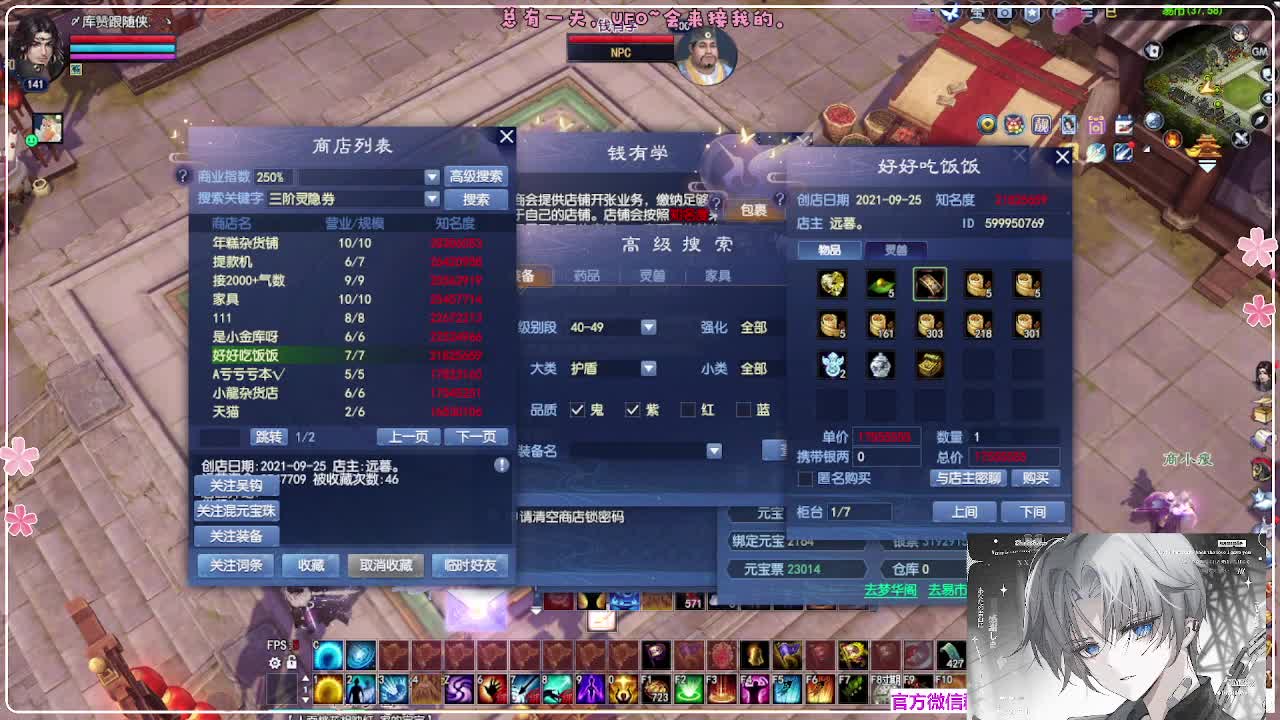Click the 下一页 next page button in shop list
Viewport: 1280px width, 720px height.
click(x=474, y=436)
